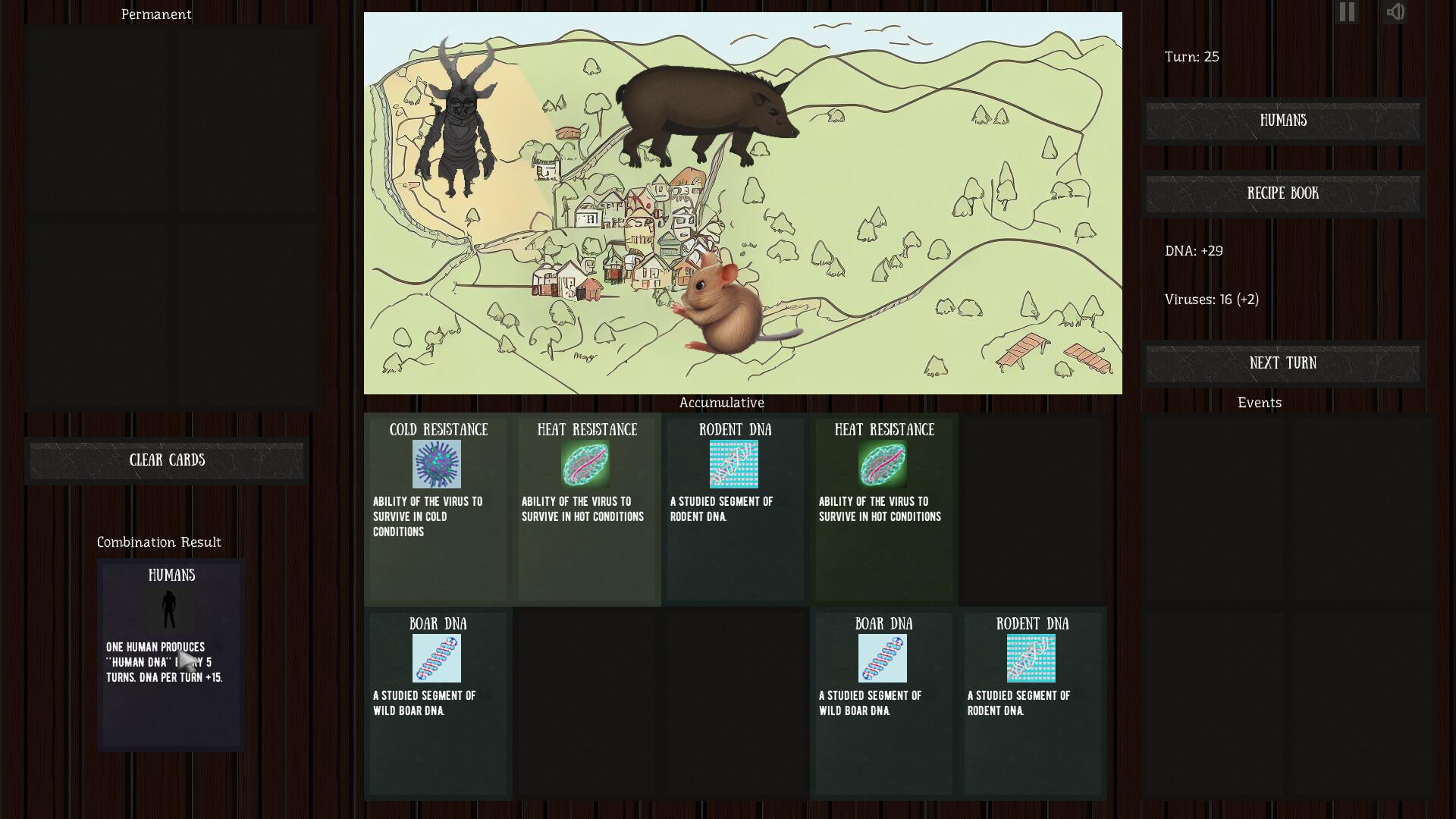Click the virus icon on Cold Resistance card
Screen dimensions: 1456x819
coord(436,464)
